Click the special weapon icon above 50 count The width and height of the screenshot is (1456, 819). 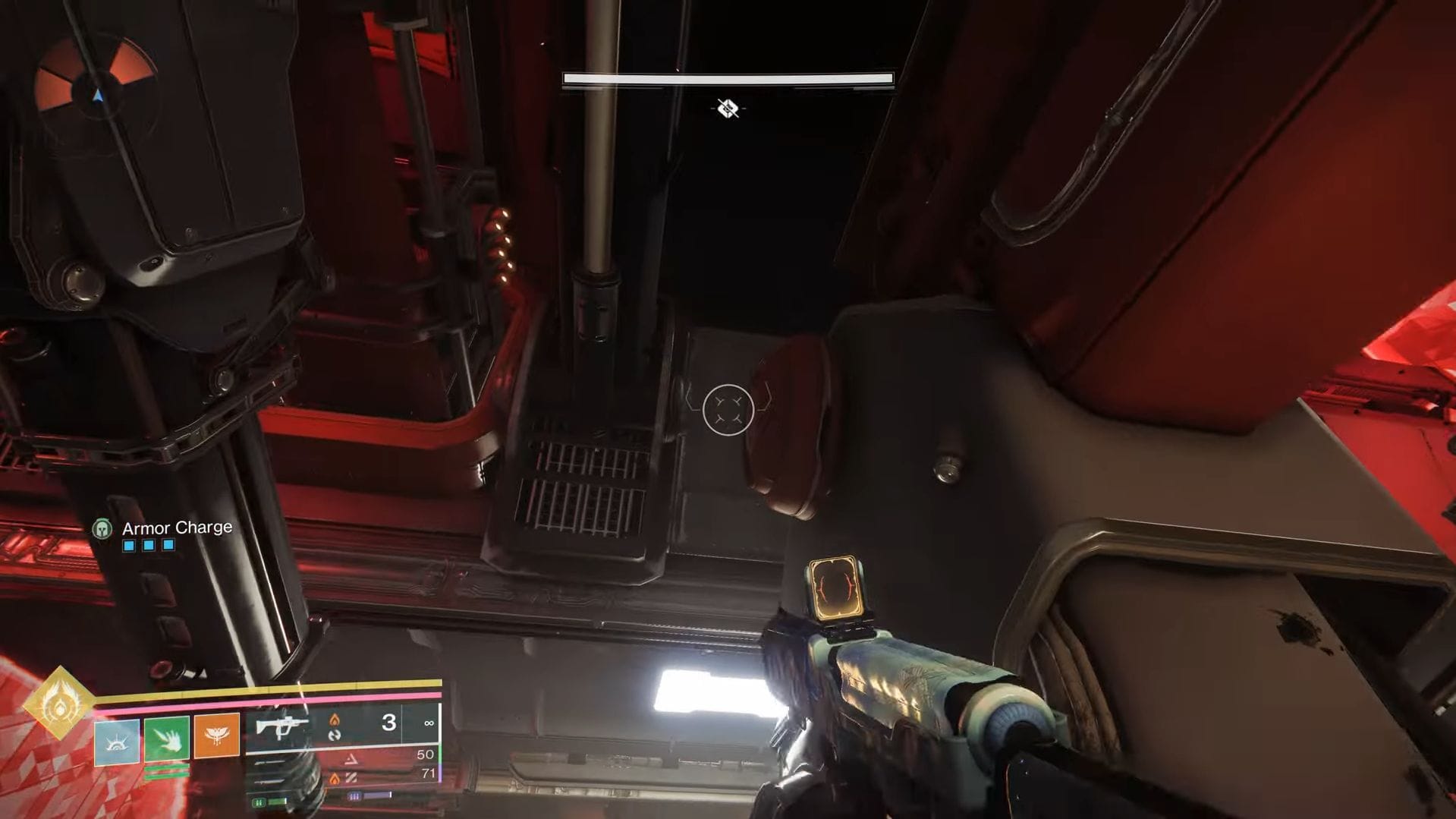point(269,764)
